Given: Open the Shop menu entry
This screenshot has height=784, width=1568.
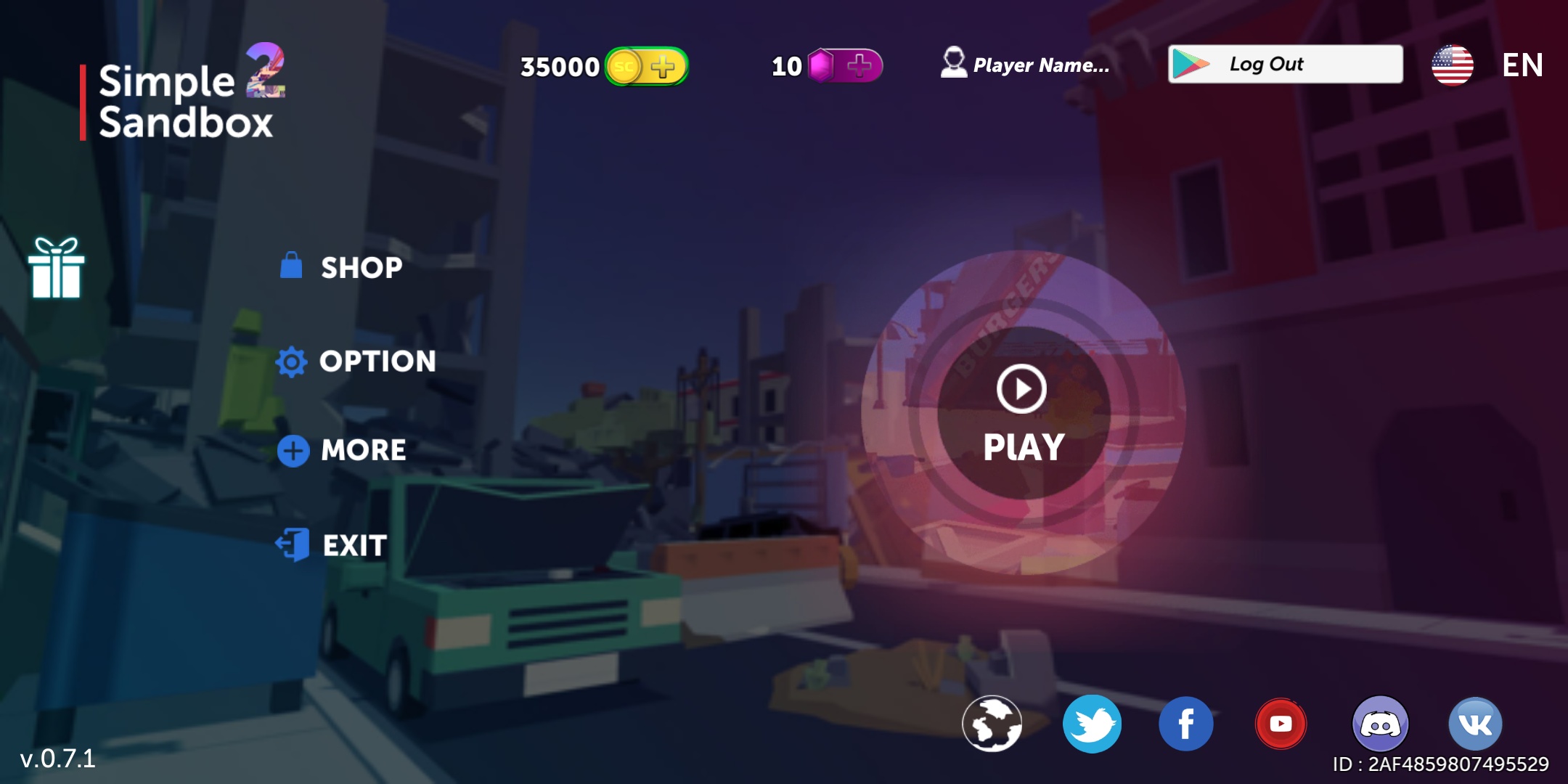Looking at the screenshot, I should pos(360,267).
